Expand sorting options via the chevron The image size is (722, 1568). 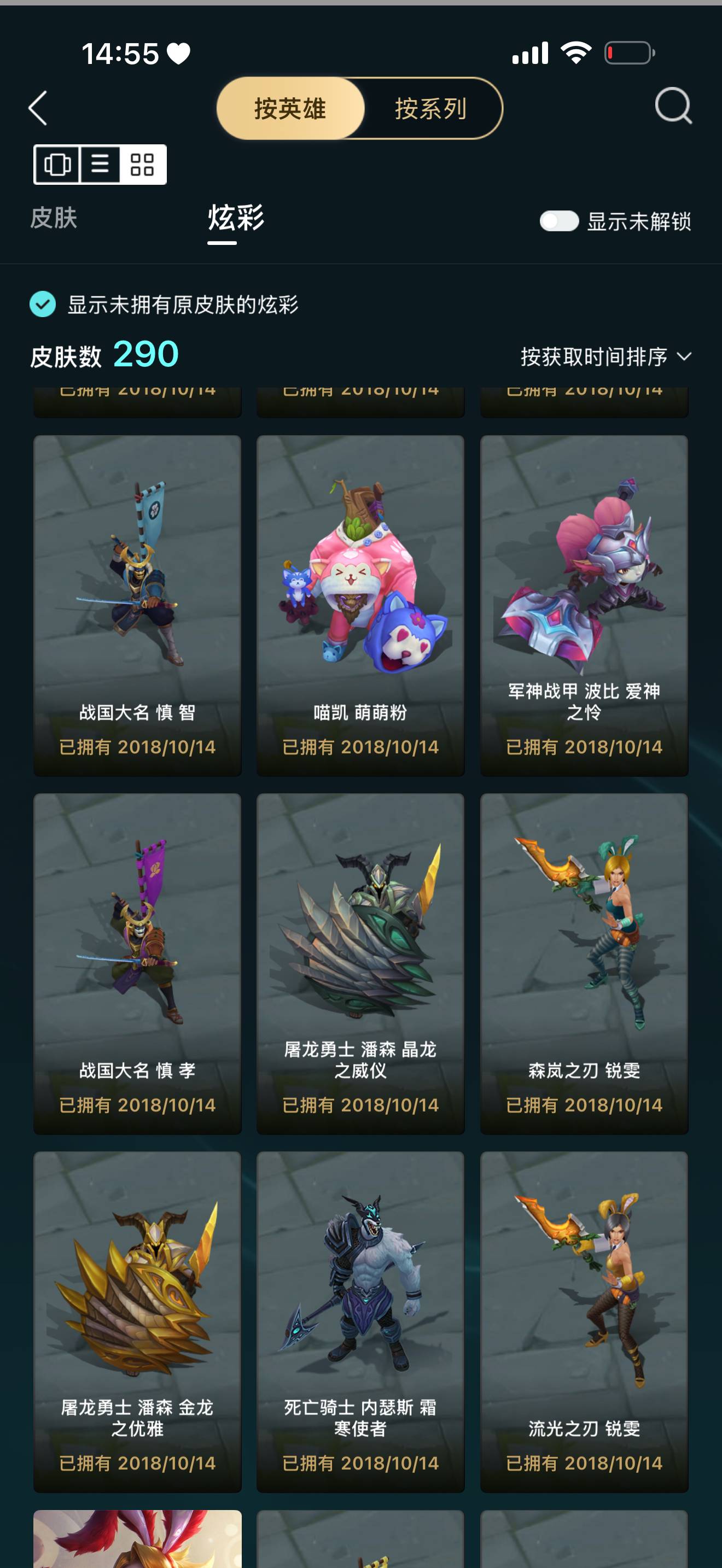click(685, 358)
